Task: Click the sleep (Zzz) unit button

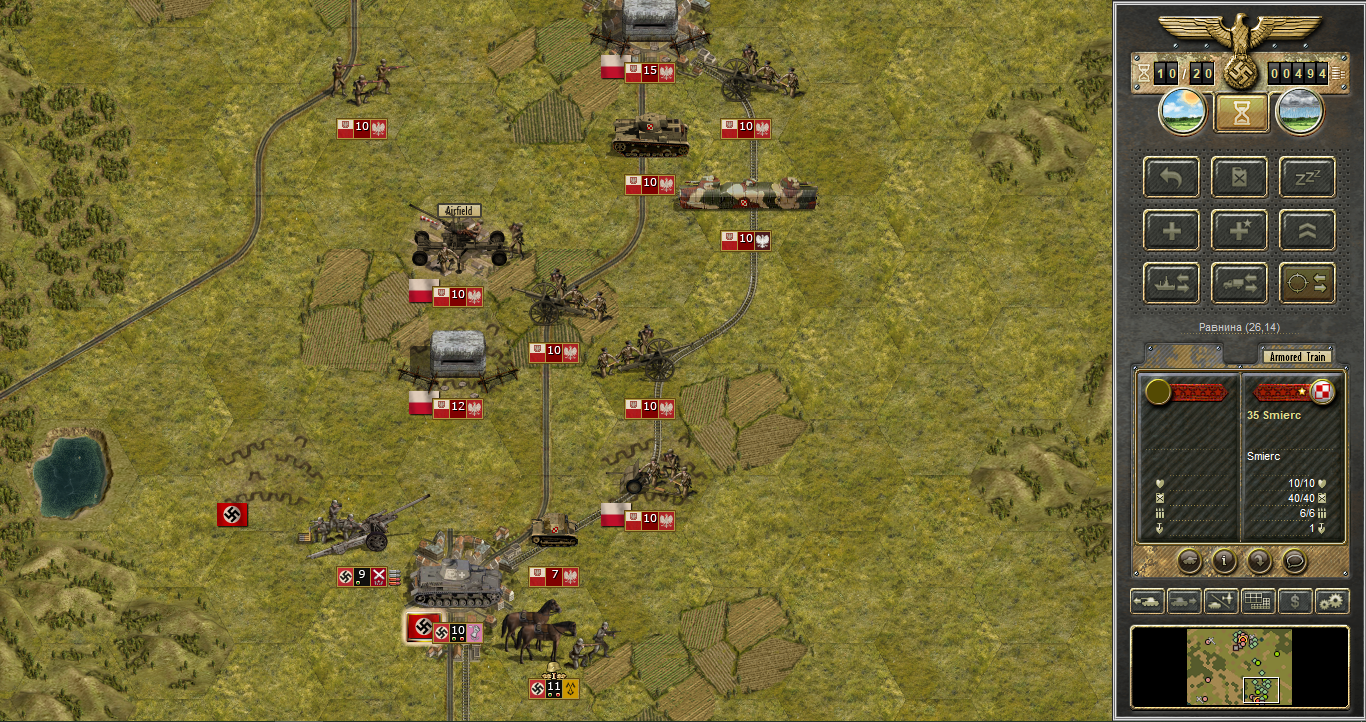Action: point(1307,178)
